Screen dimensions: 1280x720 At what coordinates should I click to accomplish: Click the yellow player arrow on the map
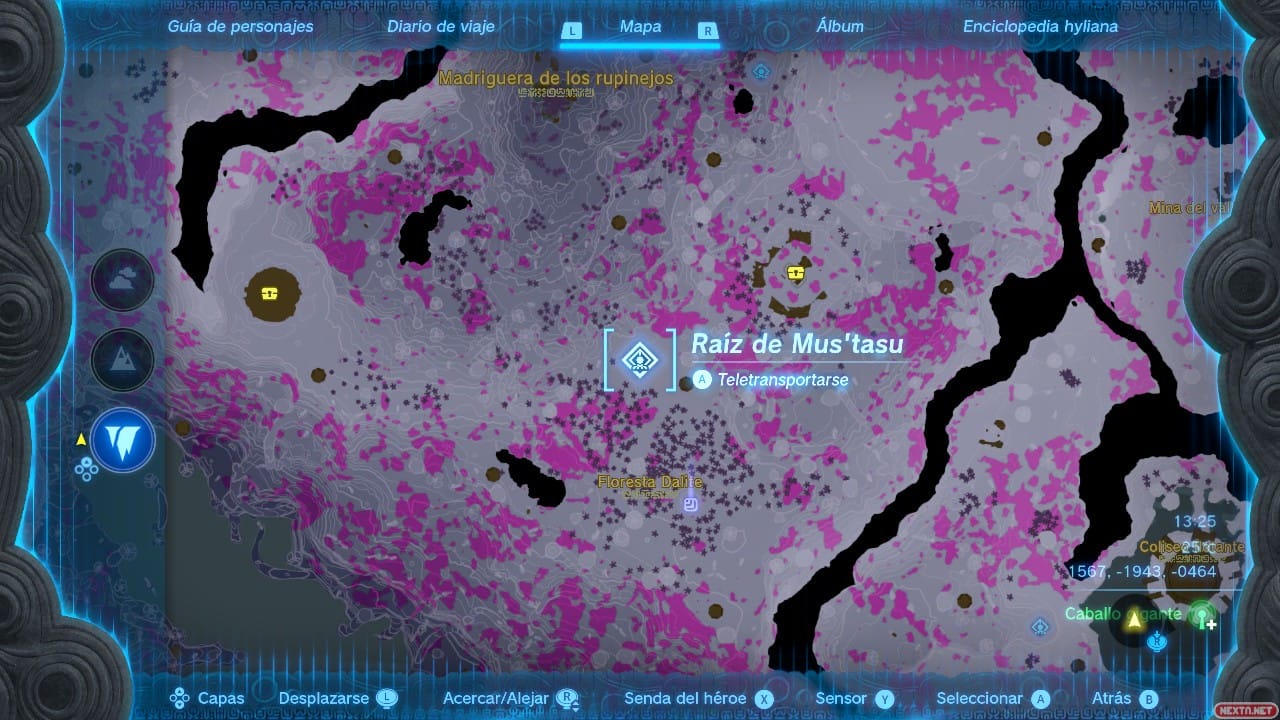click(1135, 620)
